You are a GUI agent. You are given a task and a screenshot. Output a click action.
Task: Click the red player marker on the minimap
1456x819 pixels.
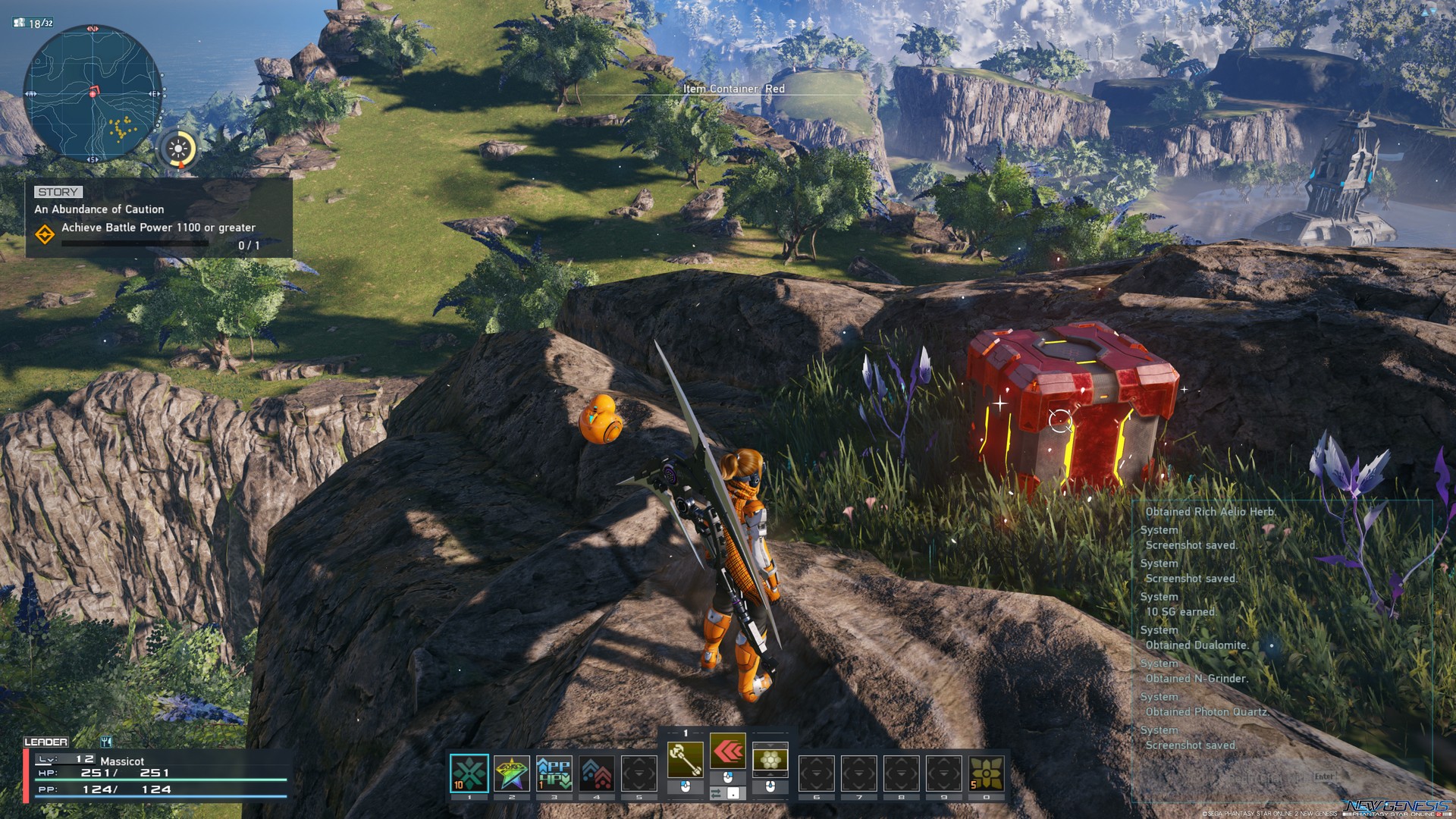coord(93,91)
